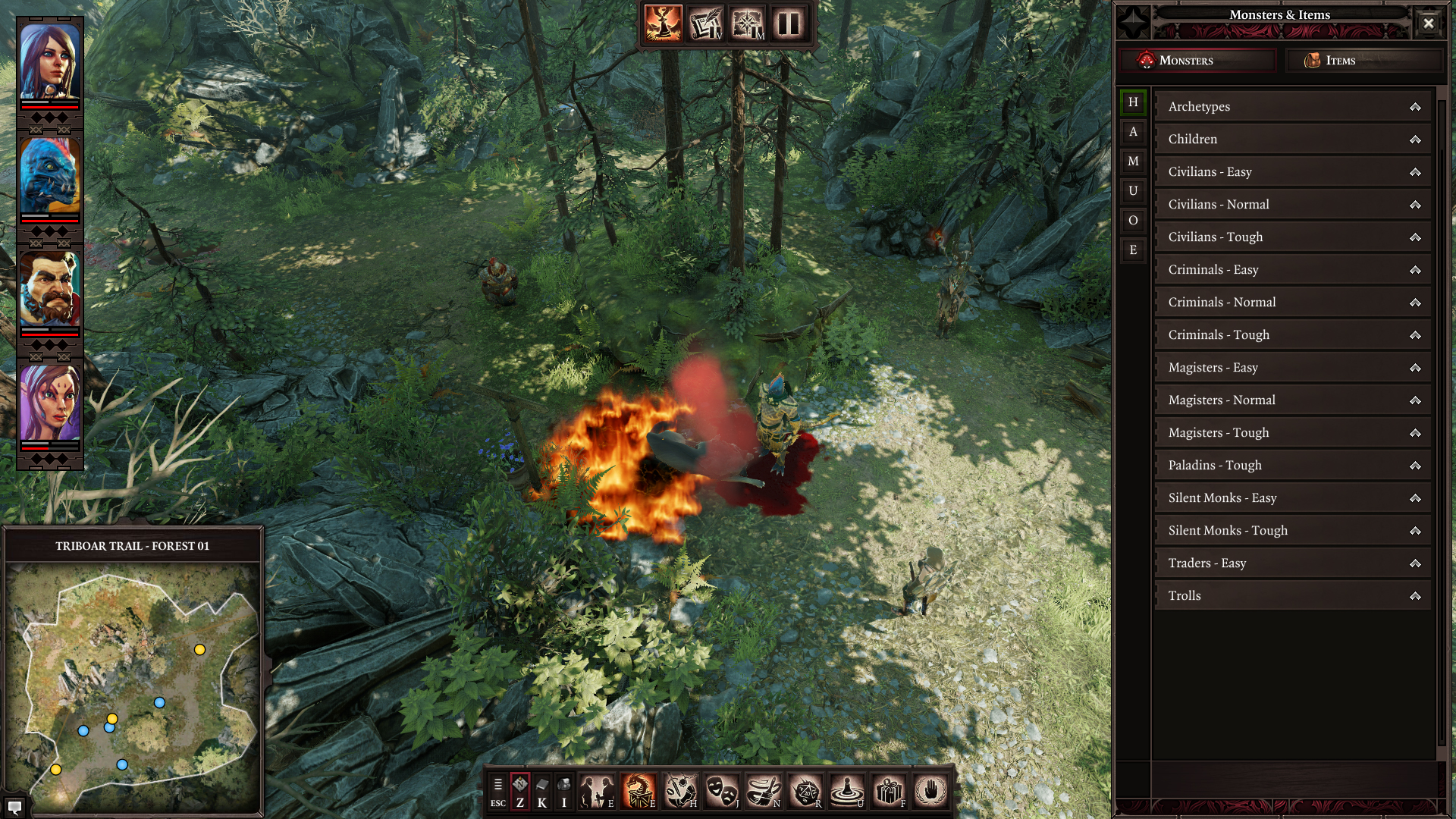Viewport: 1456px width, 819px height.
Task: Open the Silent Monks - Easy list
Action: click(x=1292, y=498)
